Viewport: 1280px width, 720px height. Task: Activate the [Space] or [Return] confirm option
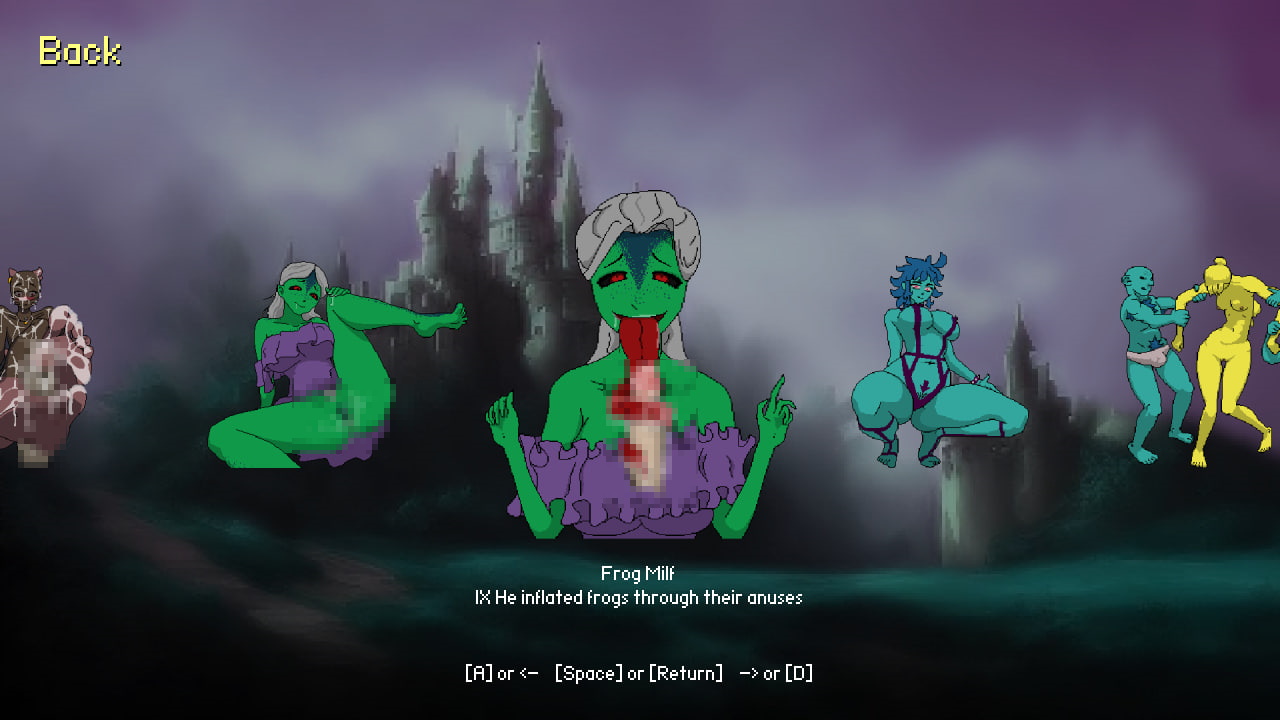click(638, 673)
